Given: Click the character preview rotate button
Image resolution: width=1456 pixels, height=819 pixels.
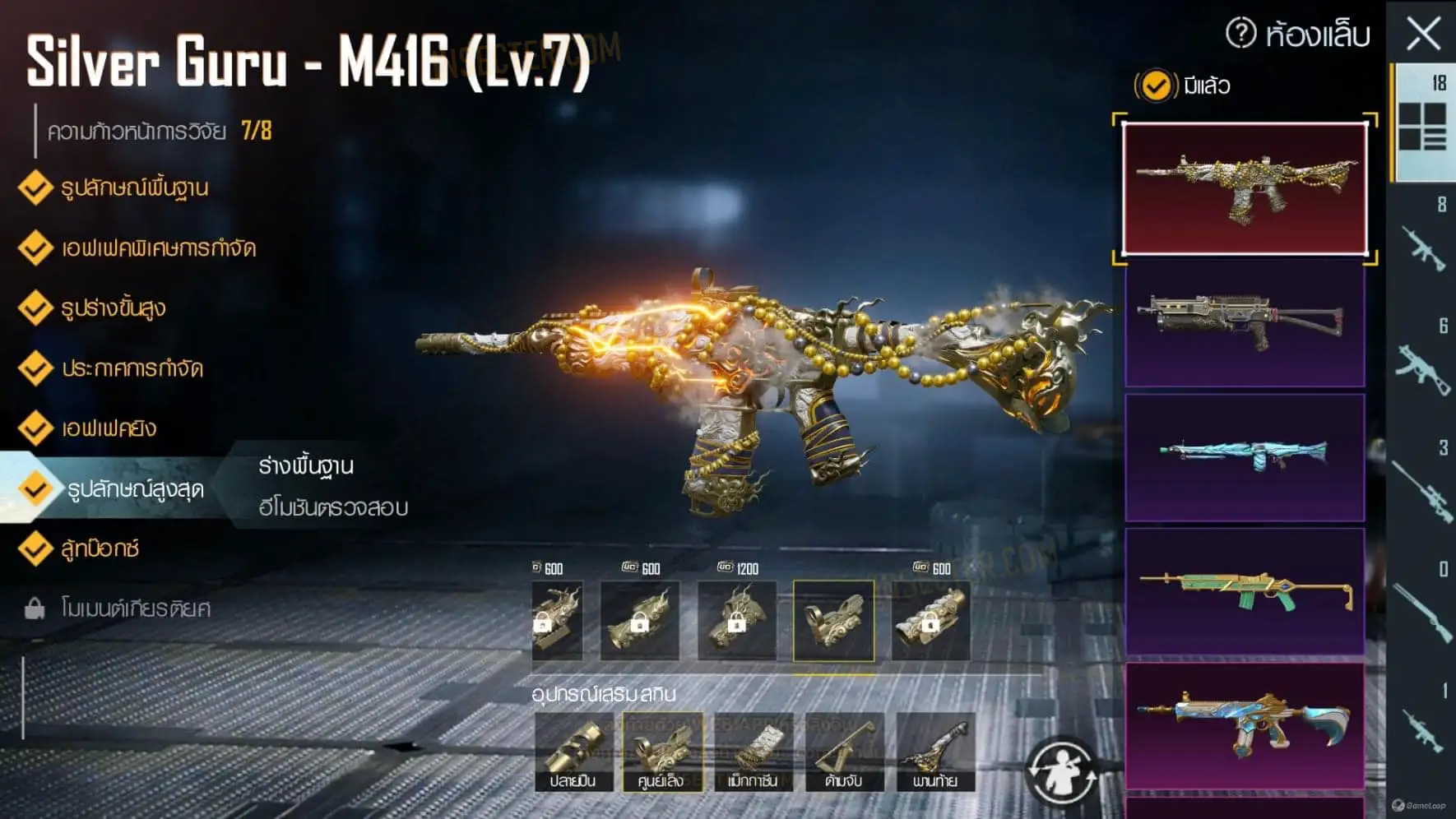Looking at the screenshot, I should [x=1061, y=772].
